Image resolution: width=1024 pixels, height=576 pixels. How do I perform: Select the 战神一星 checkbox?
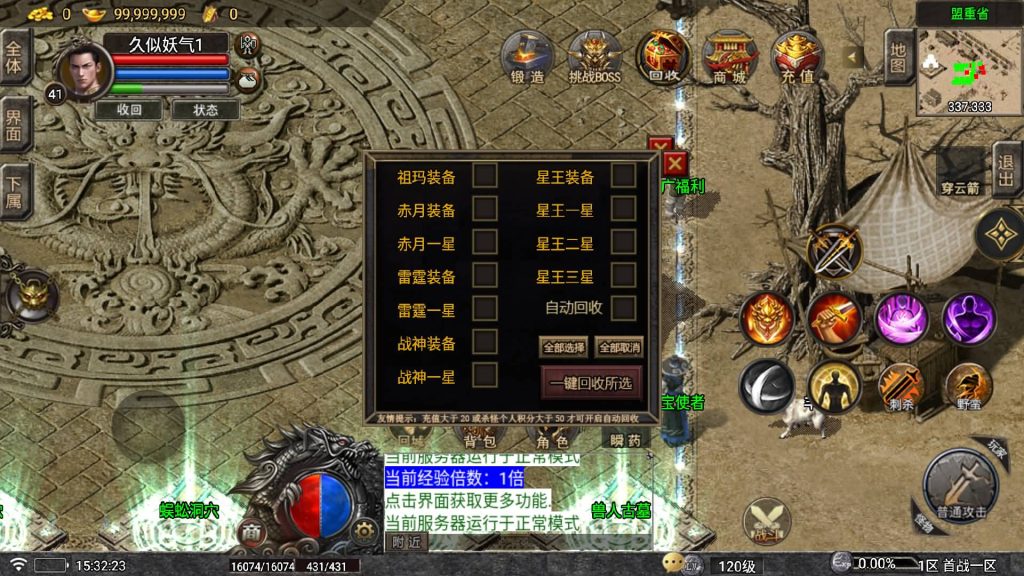click(x=485, y=376)
